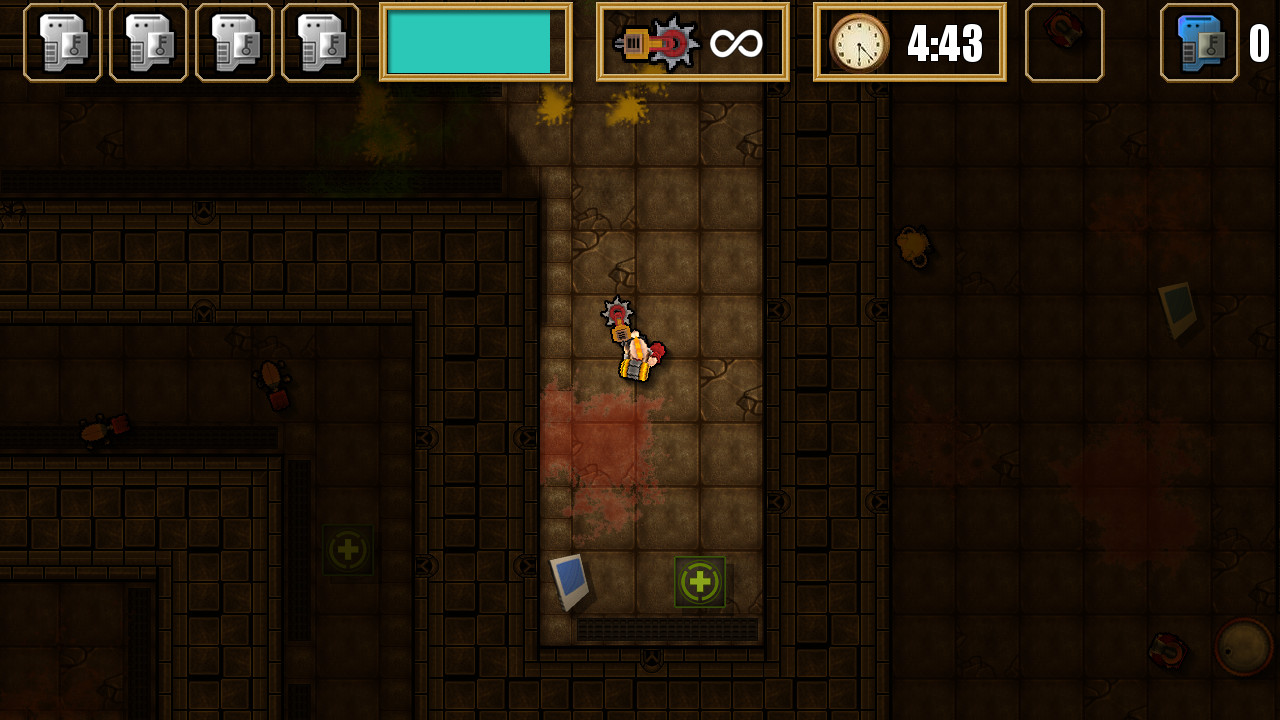Click the teal health bar

[x=477, y=41]
